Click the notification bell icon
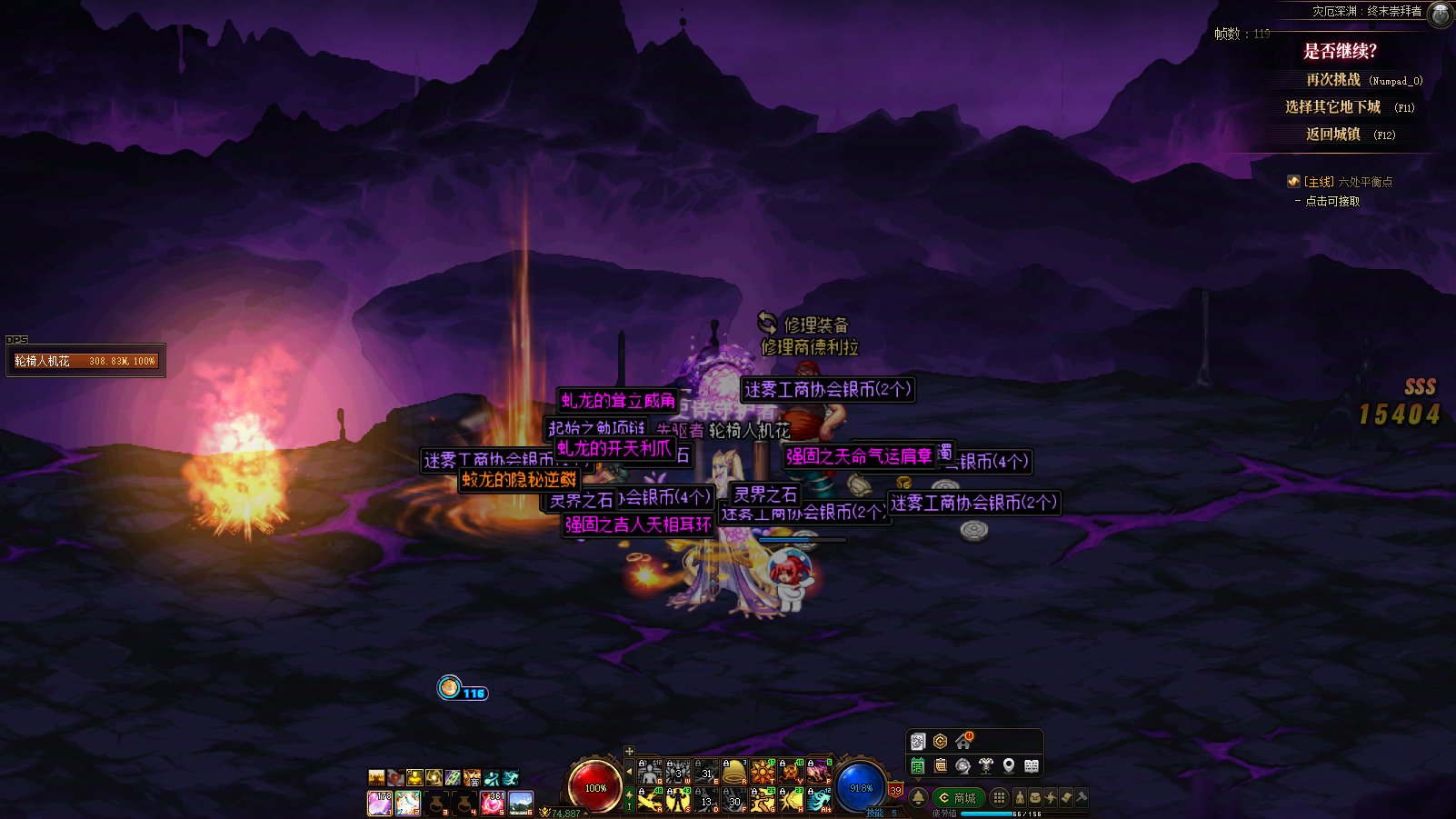The width and height of the screenshot is (1456, 819). (918, 798)
